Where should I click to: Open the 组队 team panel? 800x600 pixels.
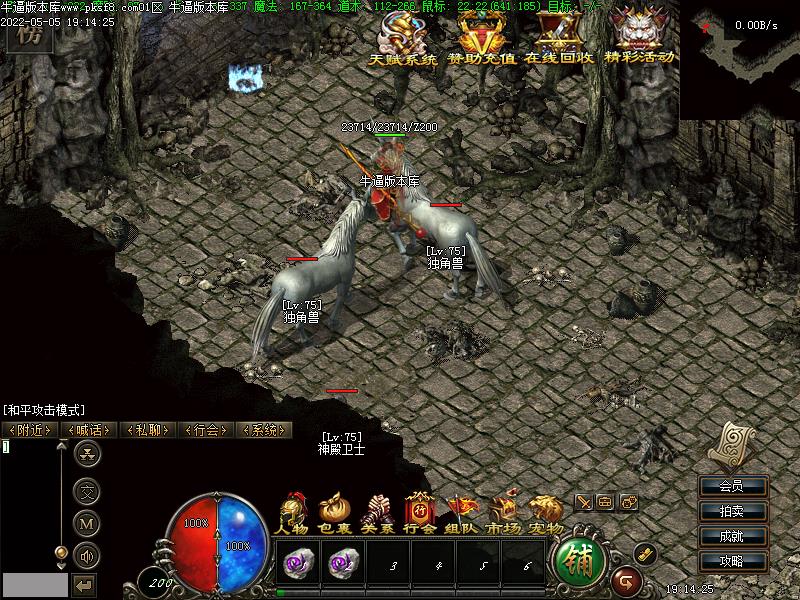[x=462, y=514]
